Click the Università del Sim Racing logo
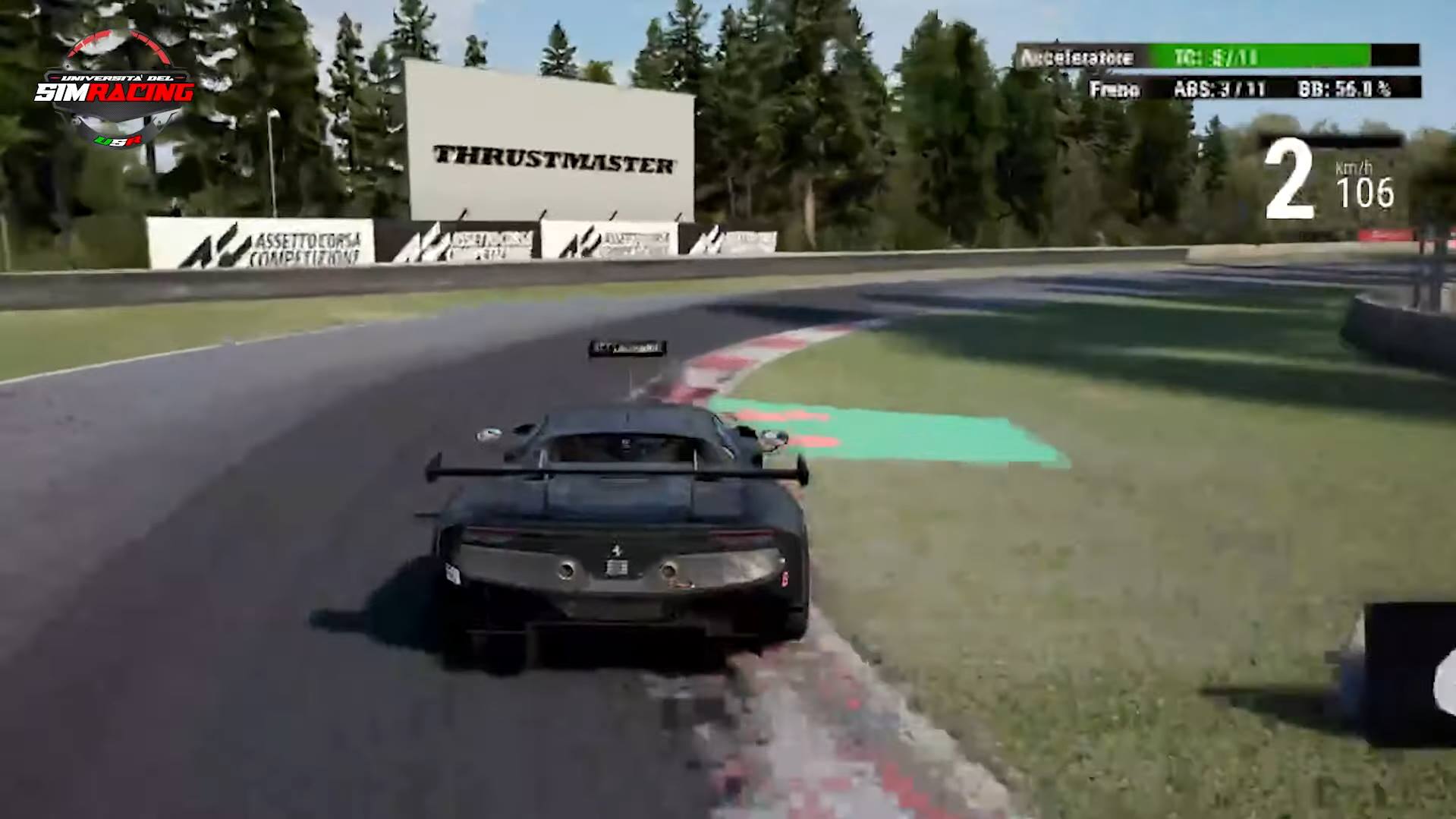Viewport: 1456px width, 819px height. [x=115, y=90]
